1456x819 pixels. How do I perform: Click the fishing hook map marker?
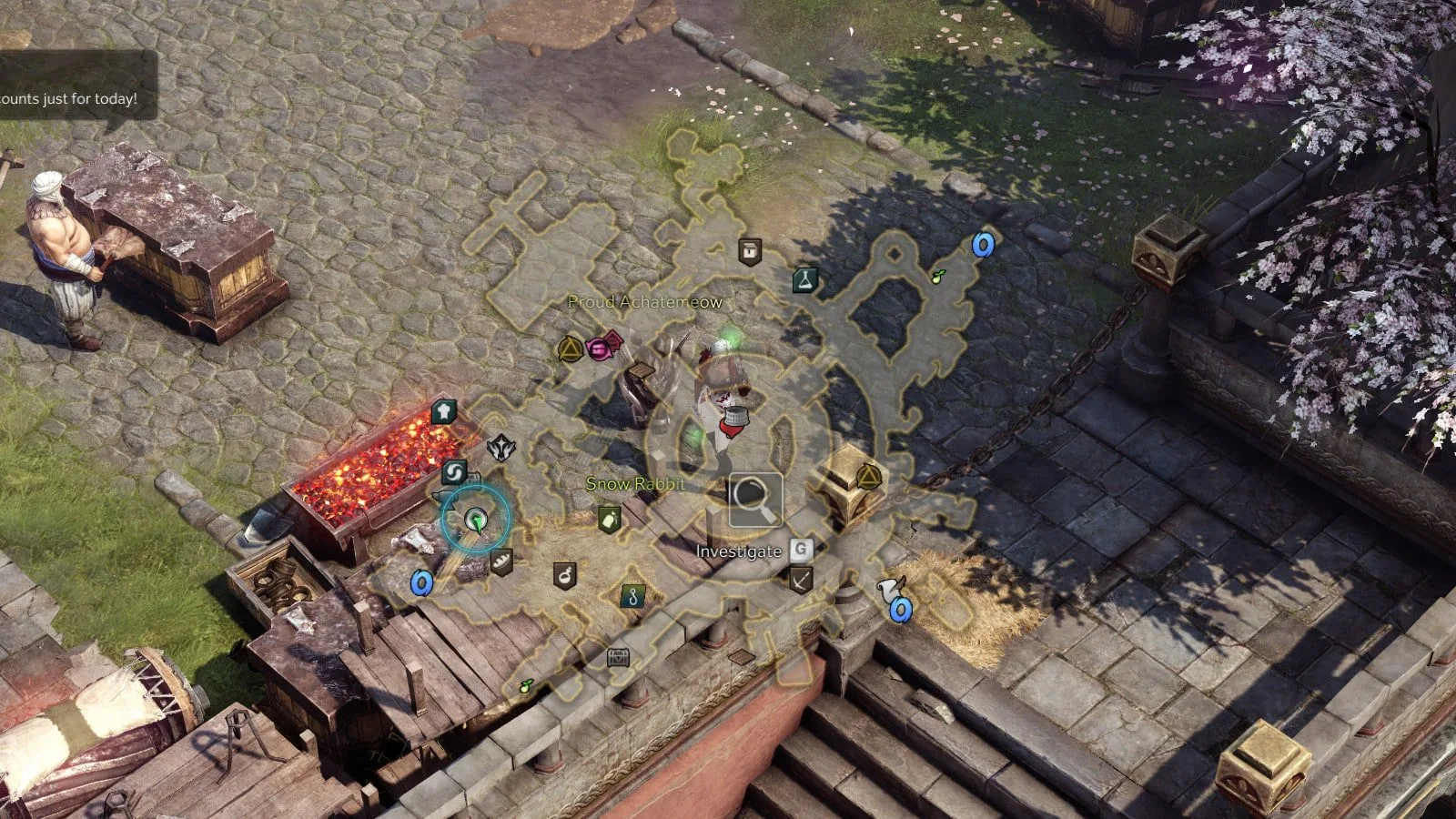coord(632,597)
